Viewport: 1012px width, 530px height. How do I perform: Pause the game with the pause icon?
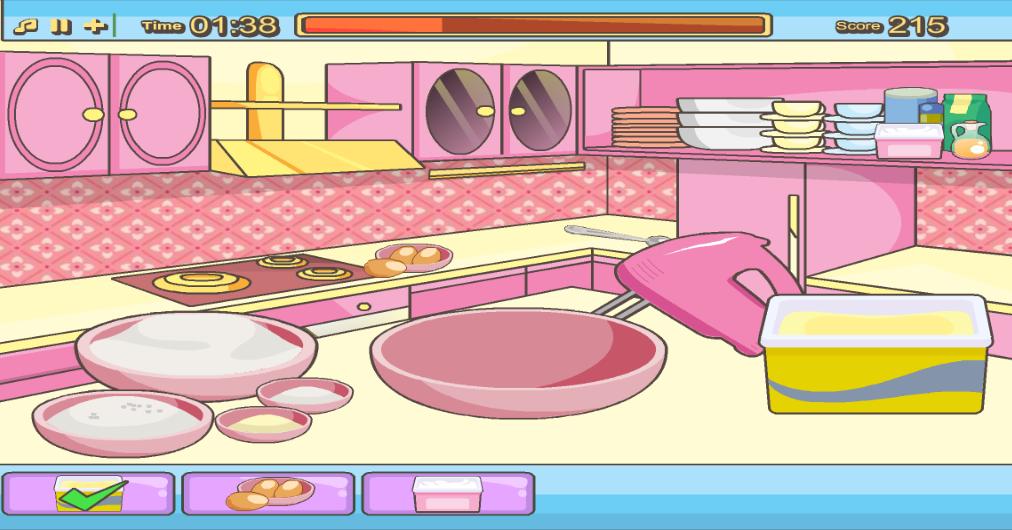pos(62,25)
